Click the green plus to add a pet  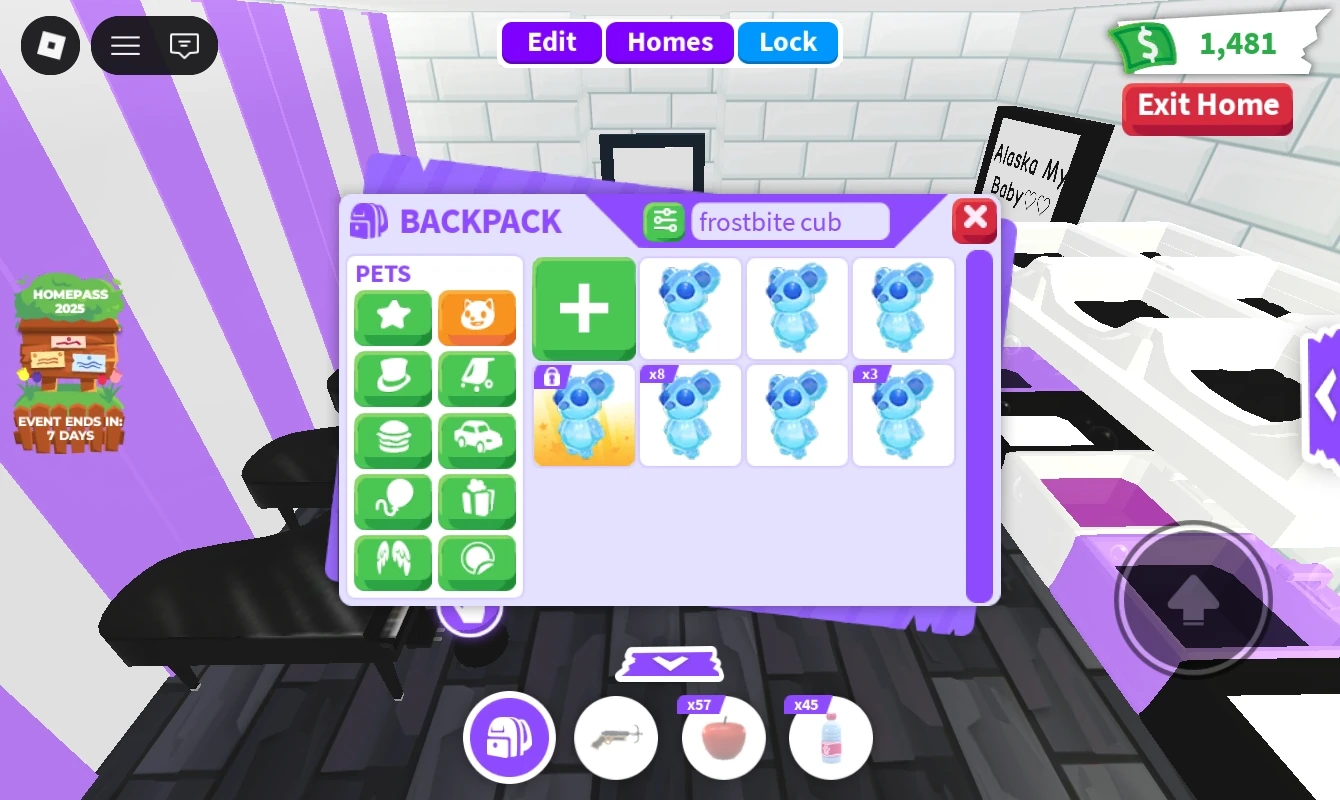point(584,308)
